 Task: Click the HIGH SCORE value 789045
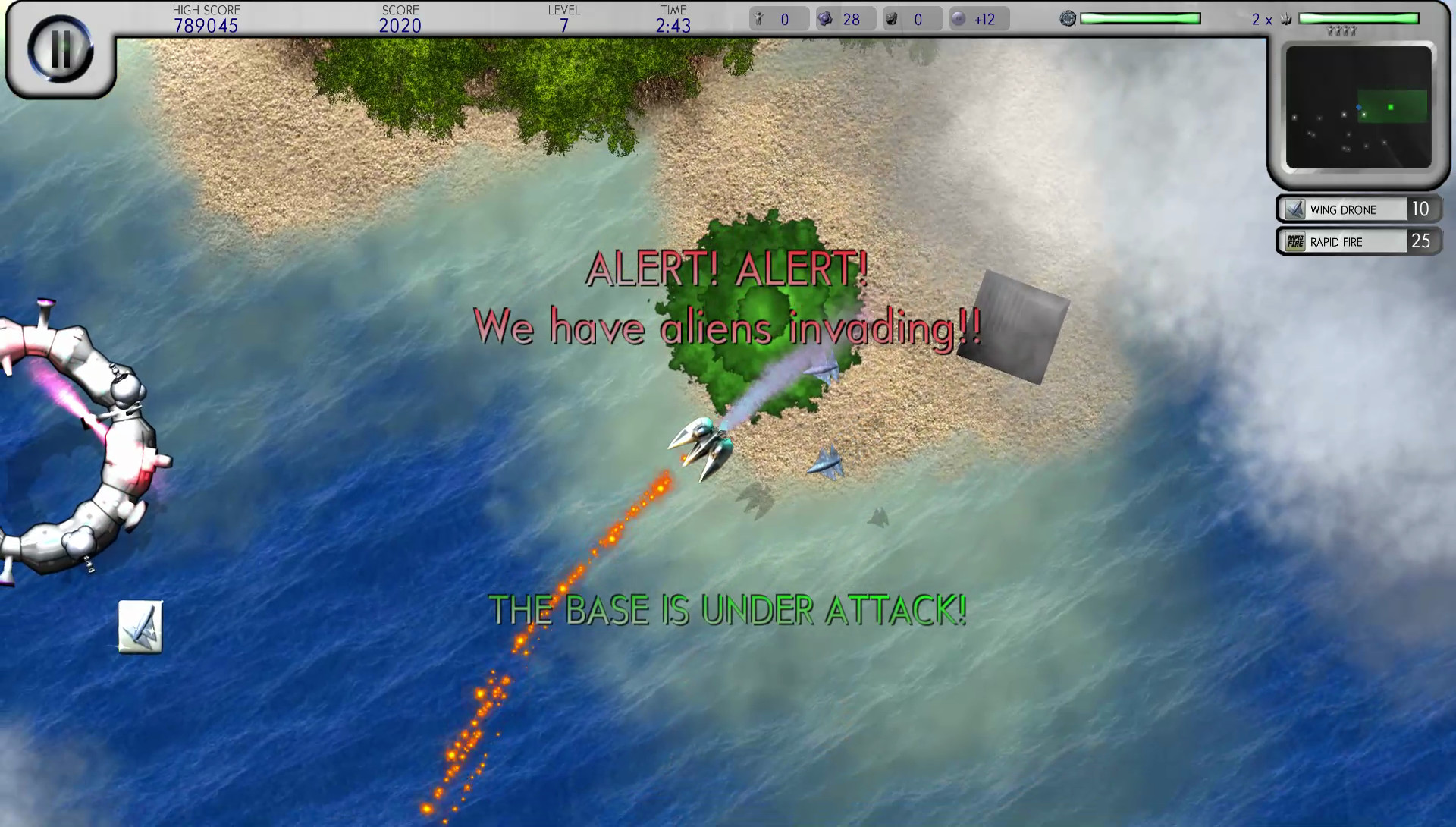click(x=206, y=25)
